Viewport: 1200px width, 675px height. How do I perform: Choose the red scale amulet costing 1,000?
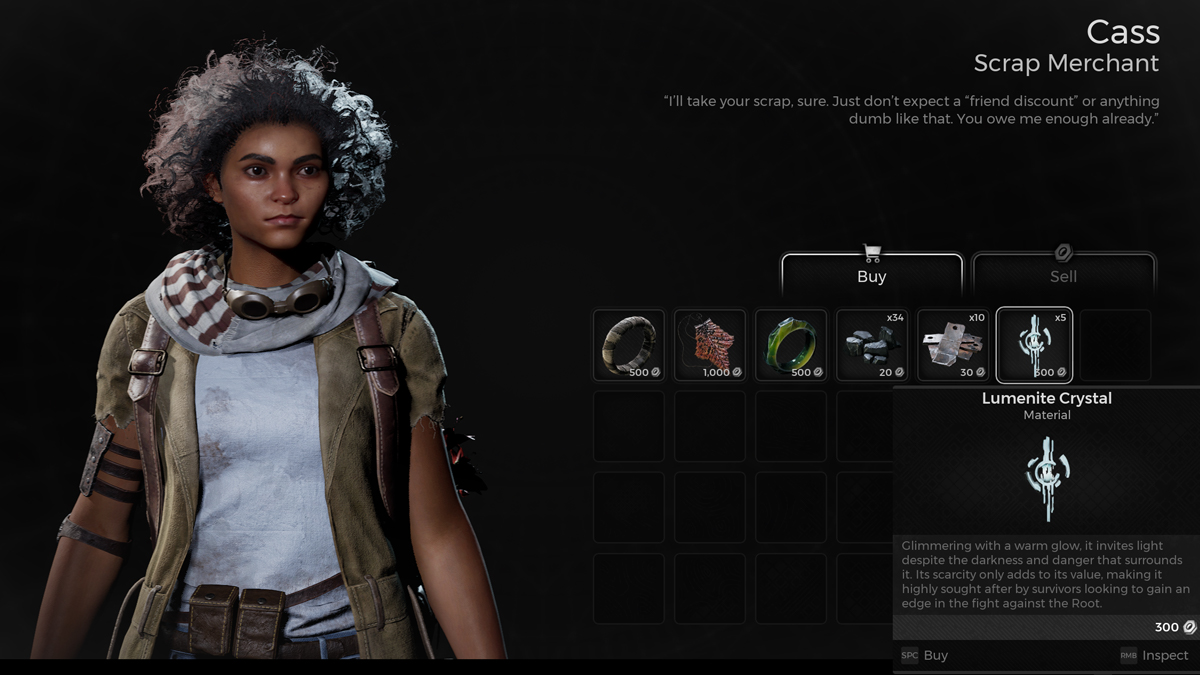[710, 345]
